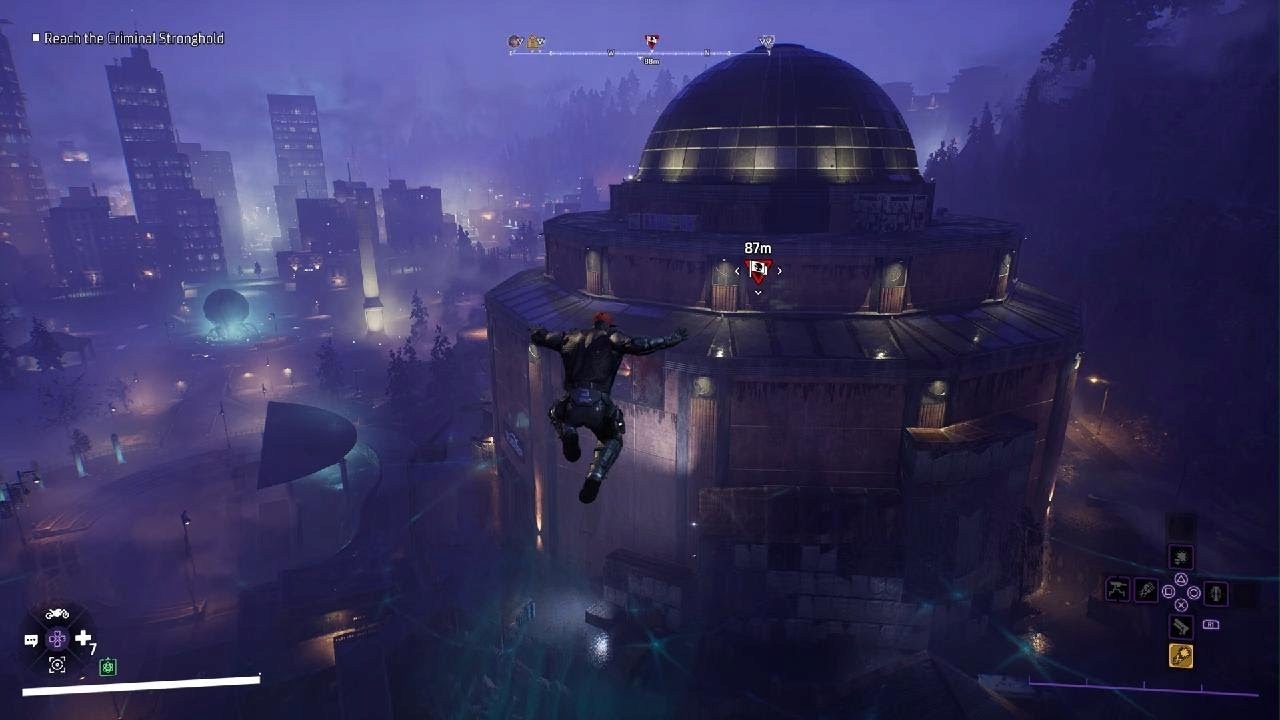Activate the burst ability above the triangle glyph
Image resolution: width=1280 pixels, height=720 pixels.
click(x=1181, y=557)
